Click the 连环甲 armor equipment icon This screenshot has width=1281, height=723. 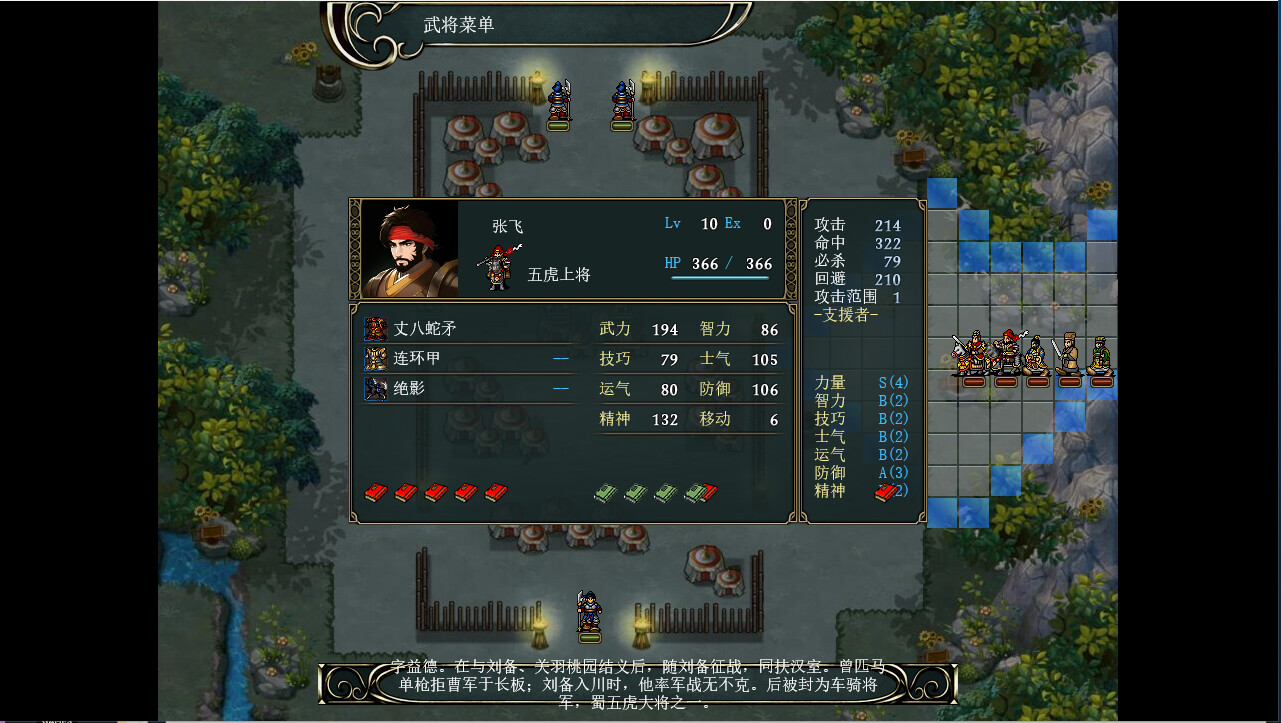click(377, 358)
